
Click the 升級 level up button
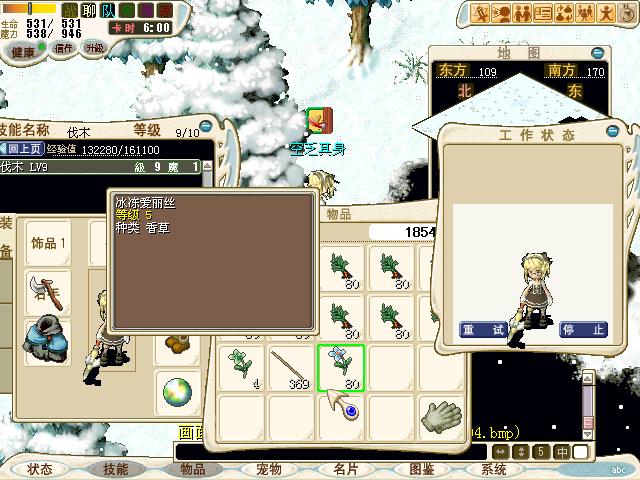94,47
